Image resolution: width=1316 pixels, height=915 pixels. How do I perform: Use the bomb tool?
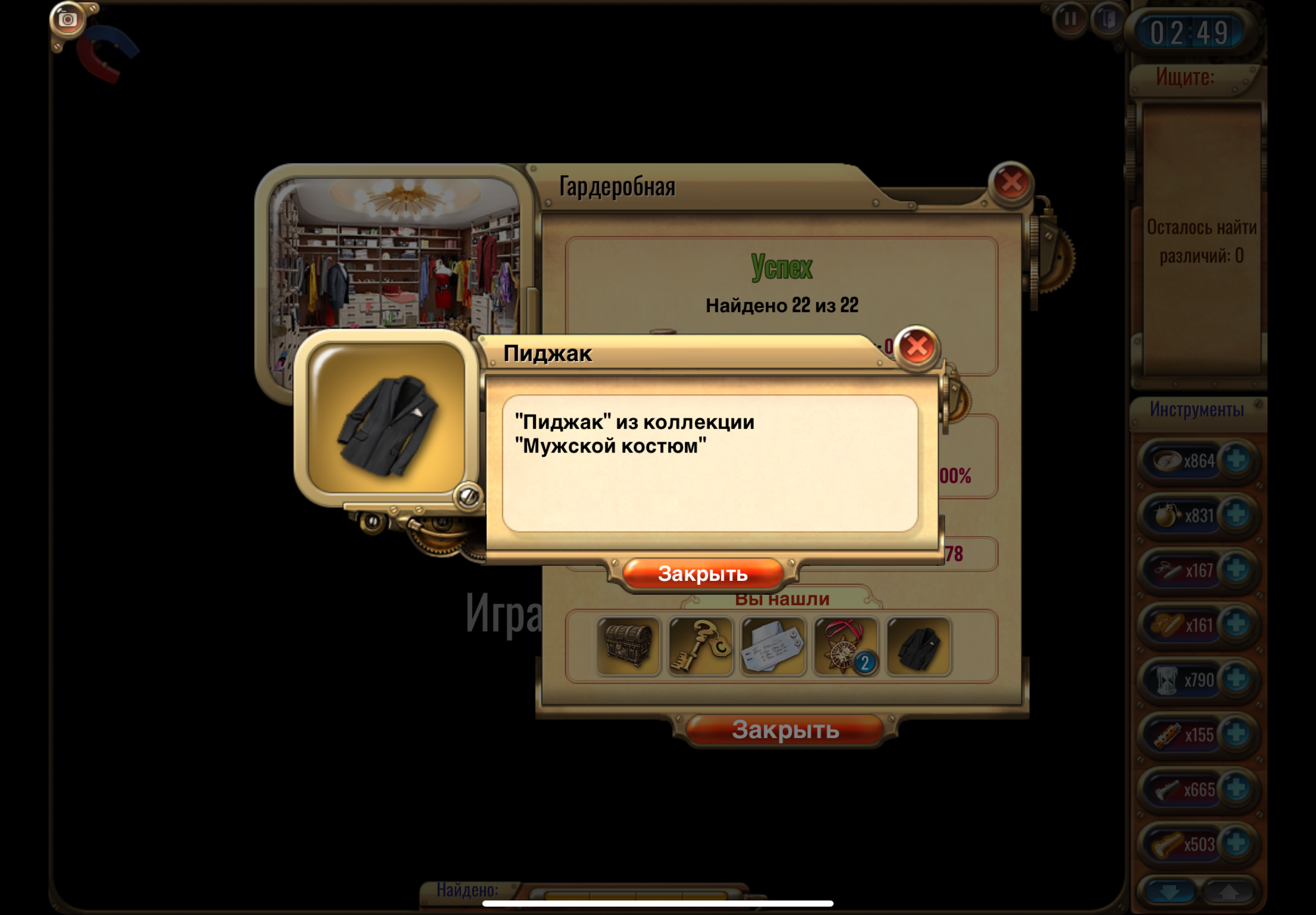pyautogui.click(x=1167, y=515)
